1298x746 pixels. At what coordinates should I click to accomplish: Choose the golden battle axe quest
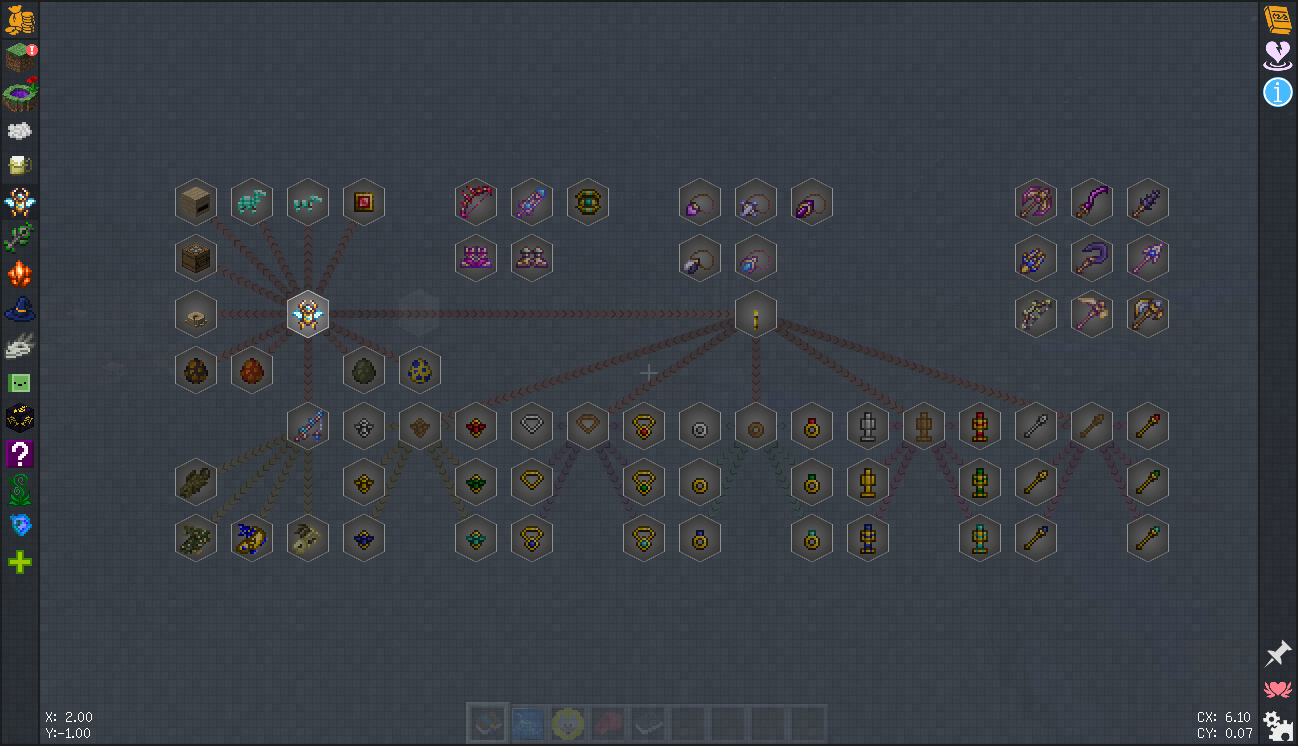coord(1148,314)
